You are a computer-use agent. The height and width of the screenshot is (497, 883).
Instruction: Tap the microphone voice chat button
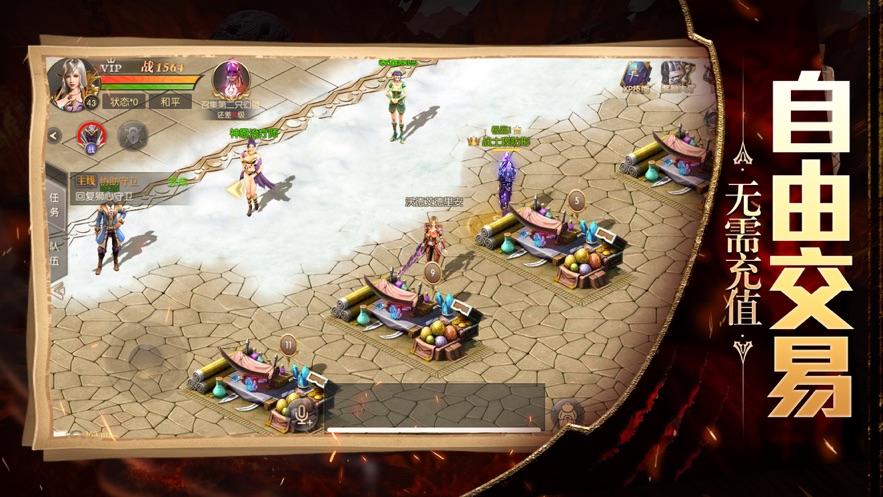[304, 410]
